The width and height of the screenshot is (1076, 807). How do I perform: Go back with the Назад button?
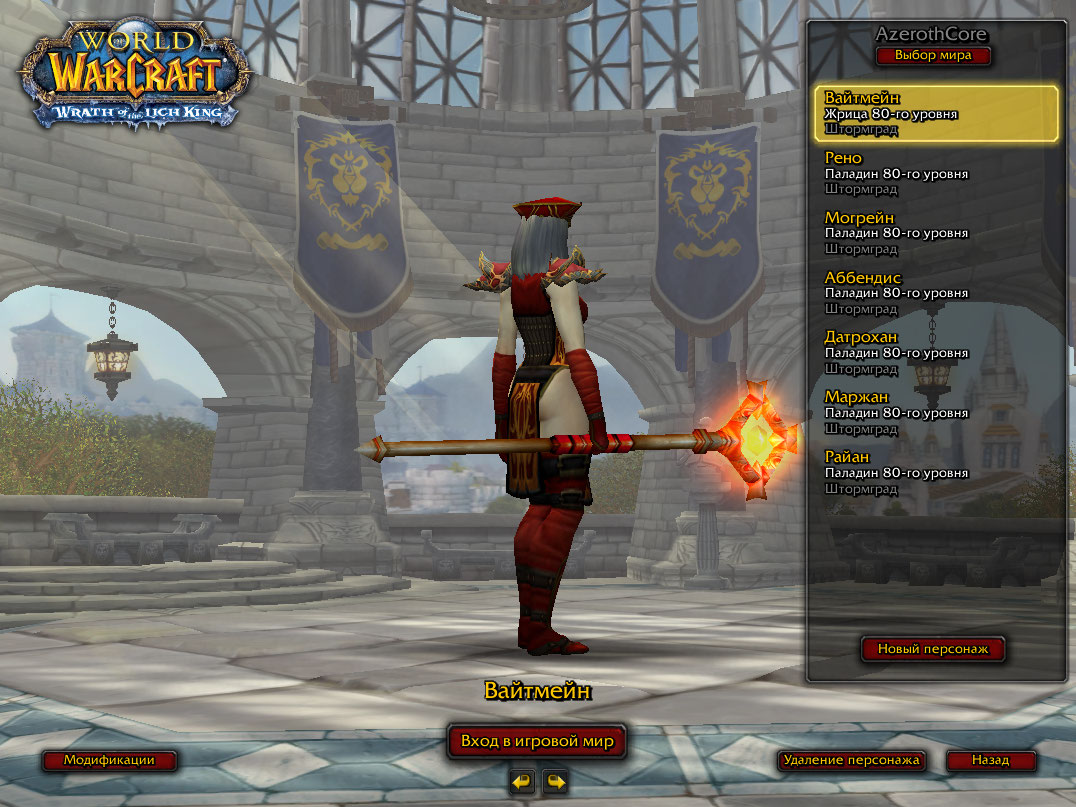coord(990,760)
